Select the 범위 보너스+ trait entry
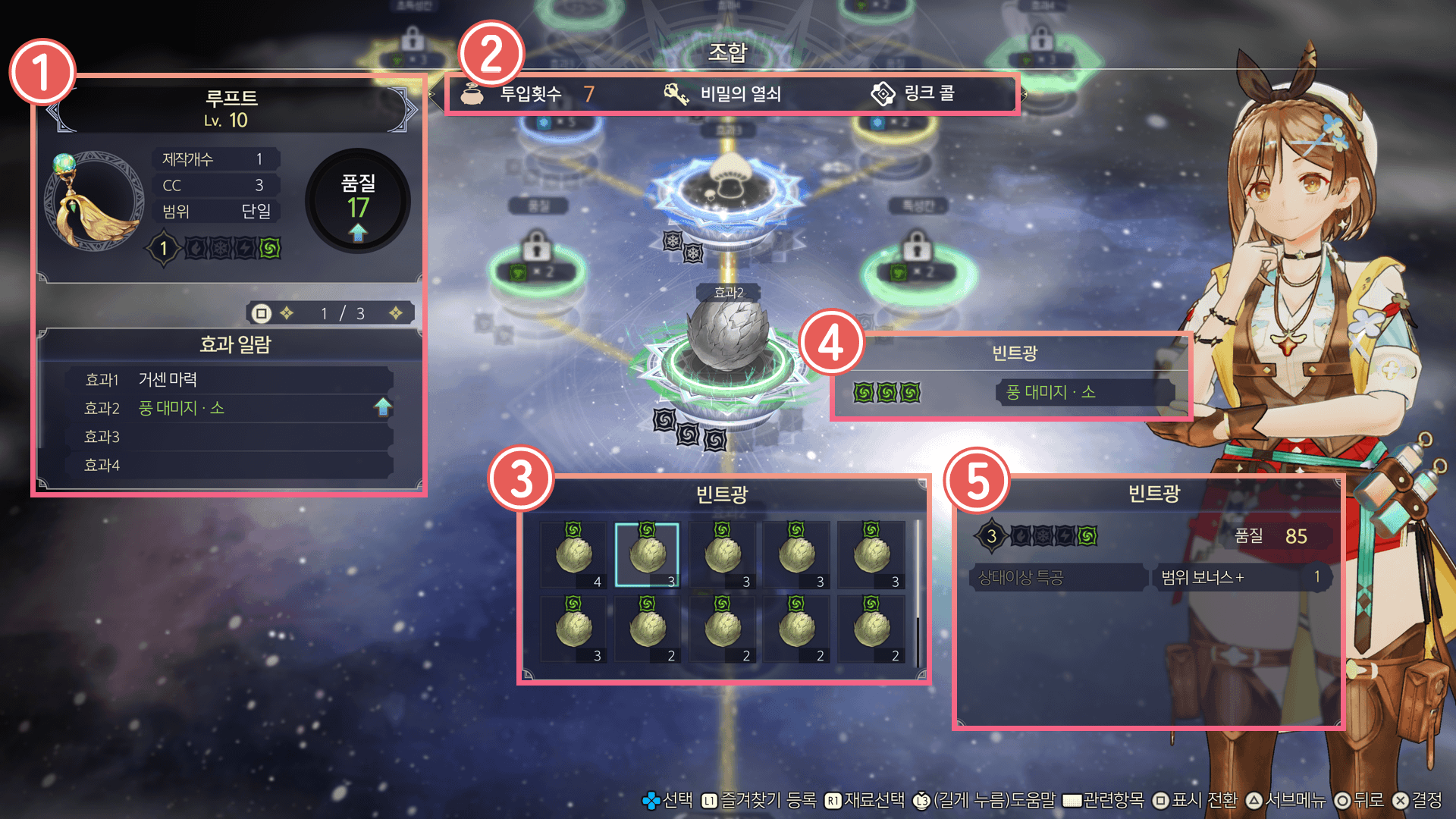This screenshot has height=819, width=1456. click(1241, 577)
